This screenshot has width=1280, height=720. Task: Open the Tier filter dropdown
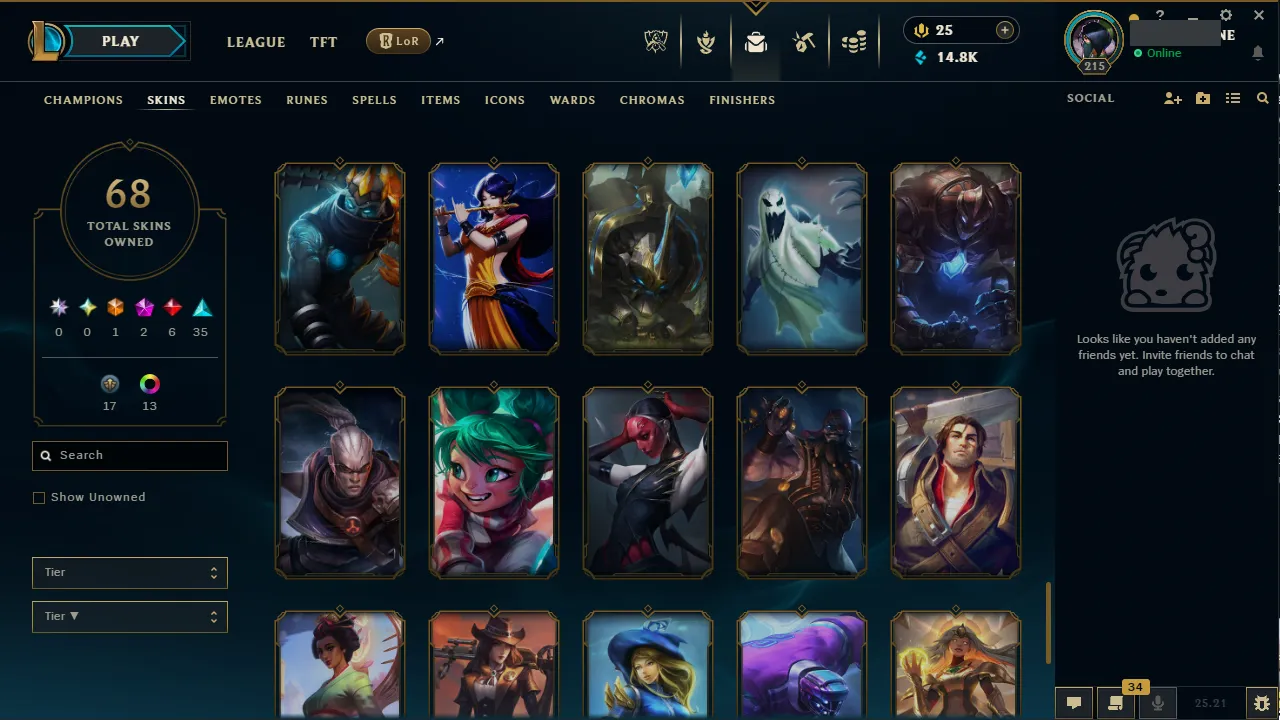pyautogui.click(x=129, y=572)
